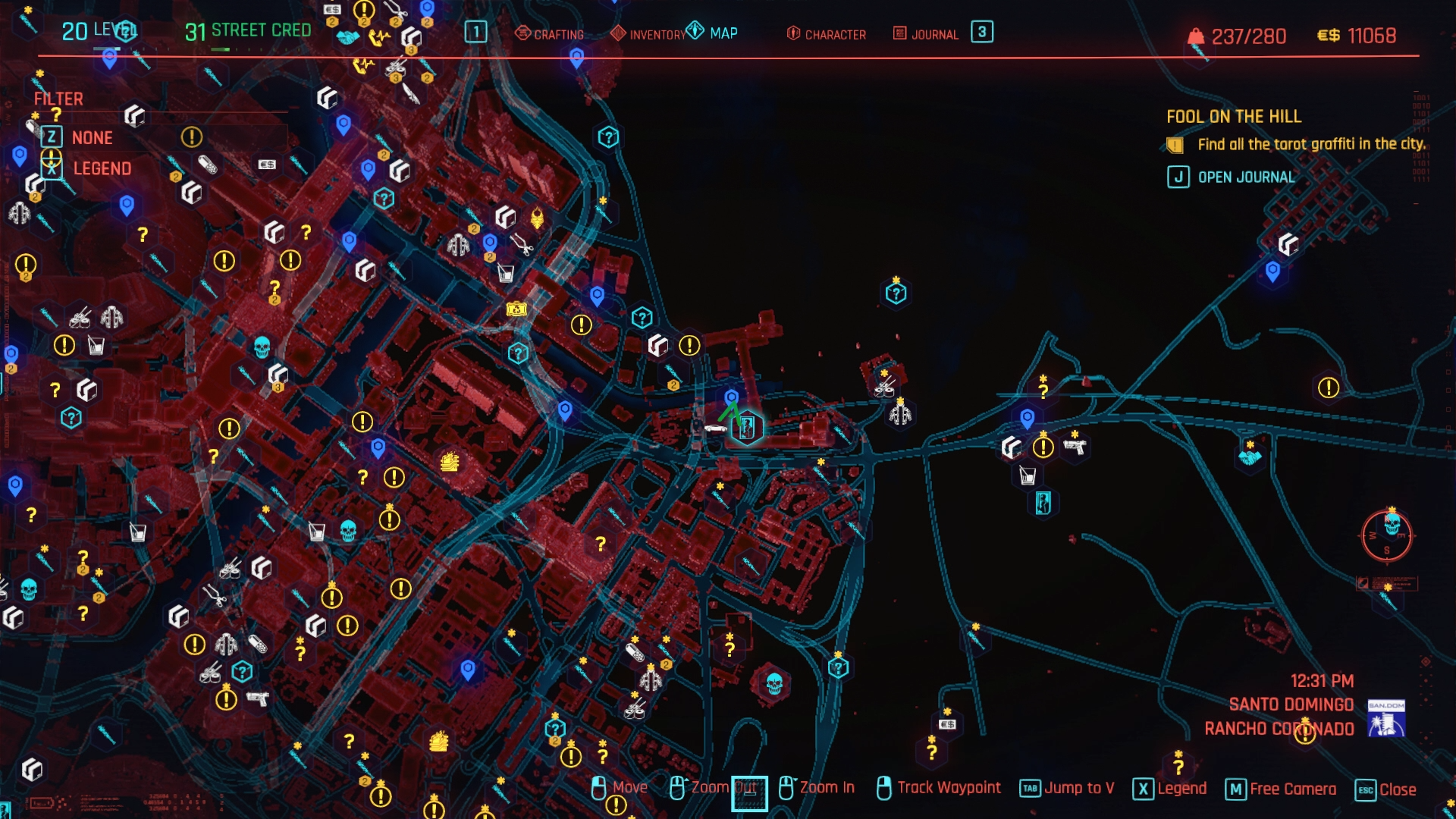Click the Santo Domingo district emblem
This screenshot has width=1456, height=819.
click(1385, 718)
